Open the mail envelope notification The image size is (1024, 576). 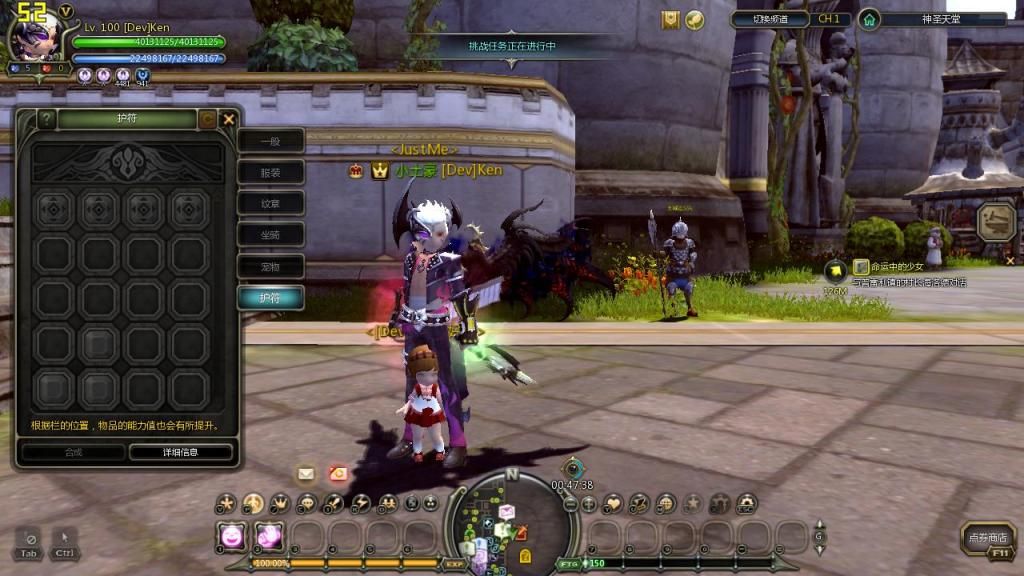coord(306,473)
